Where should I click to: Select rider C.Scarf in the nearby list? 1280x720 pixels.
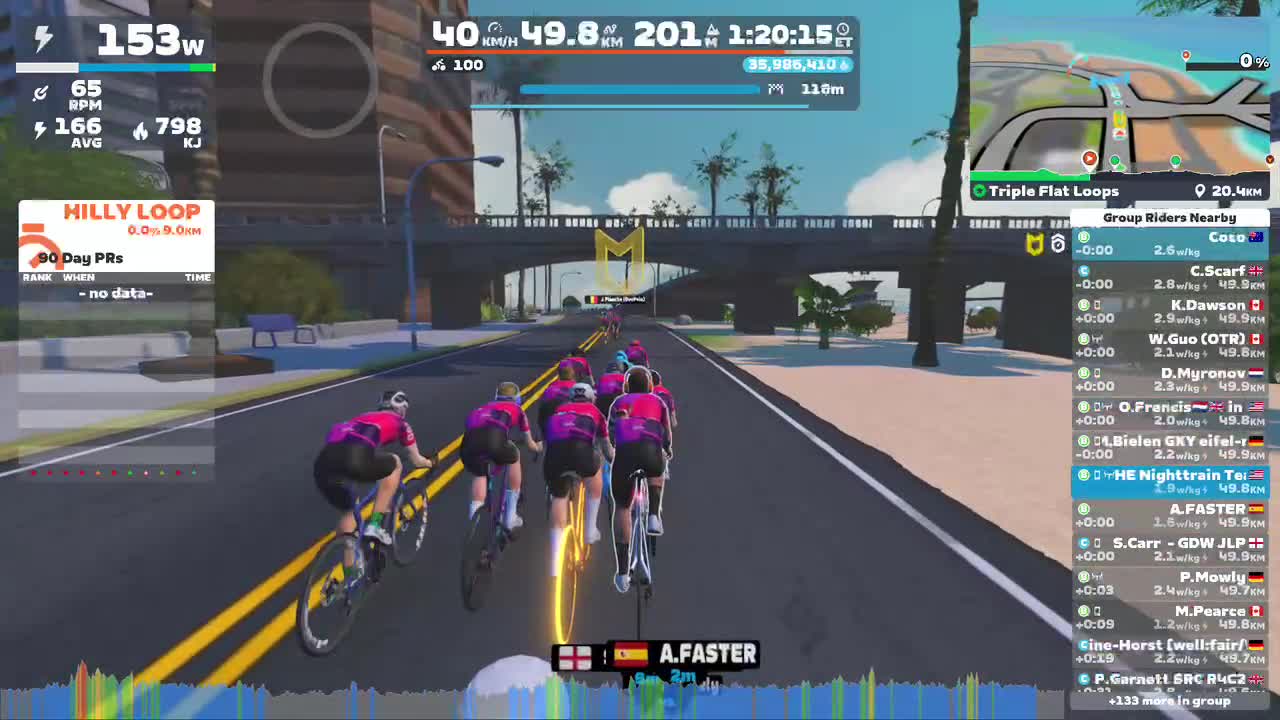[1170, 276]
